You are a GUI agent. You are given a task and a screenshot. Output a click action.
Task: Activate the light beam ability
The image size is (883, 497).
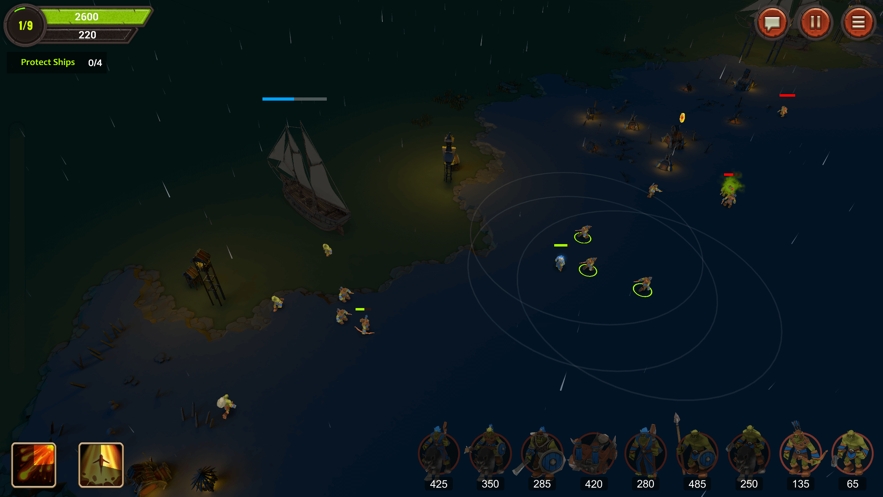101,464
